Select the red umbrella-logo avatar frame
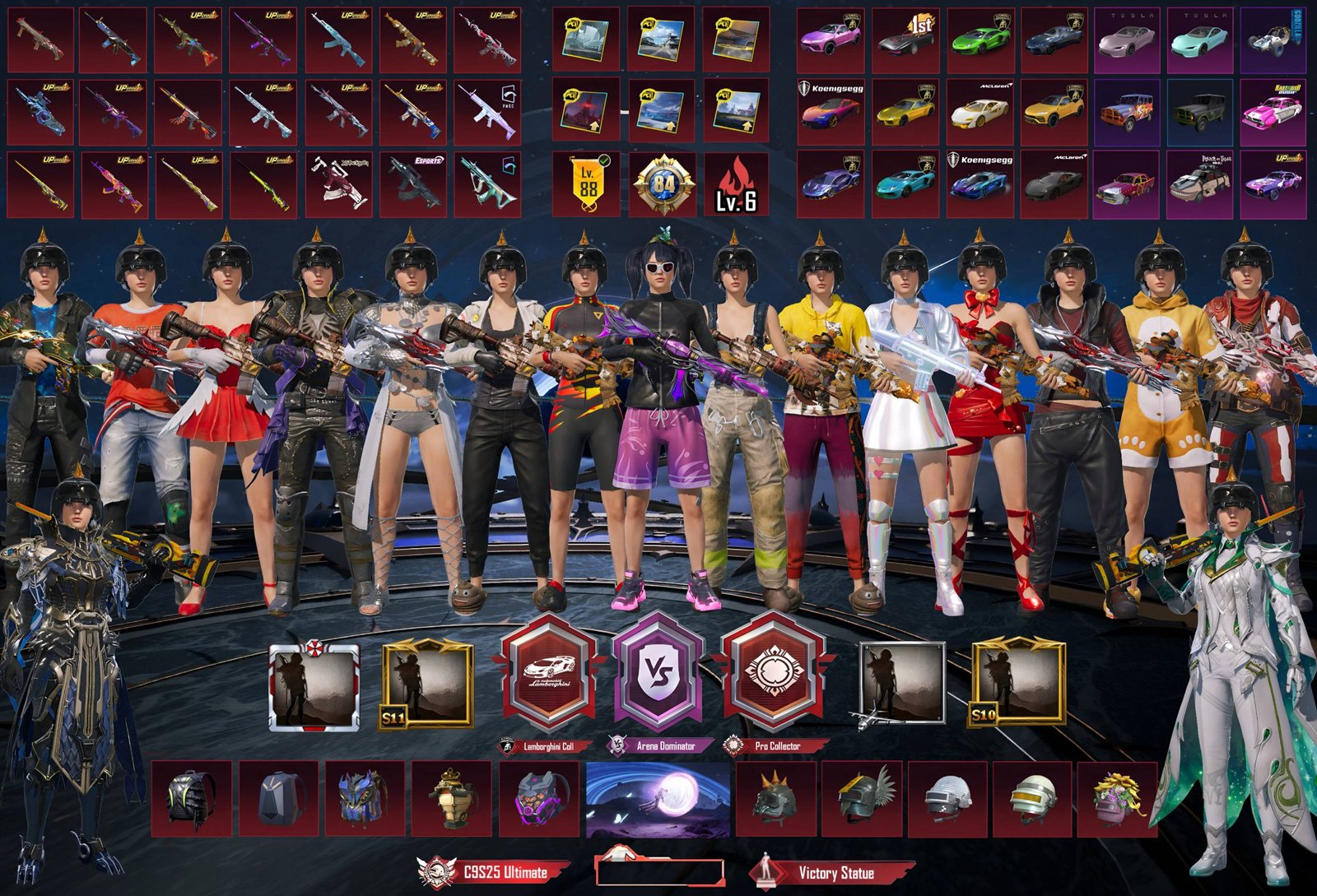The height and width of the screenshot is (896, 1317). [x=314, y=686]
